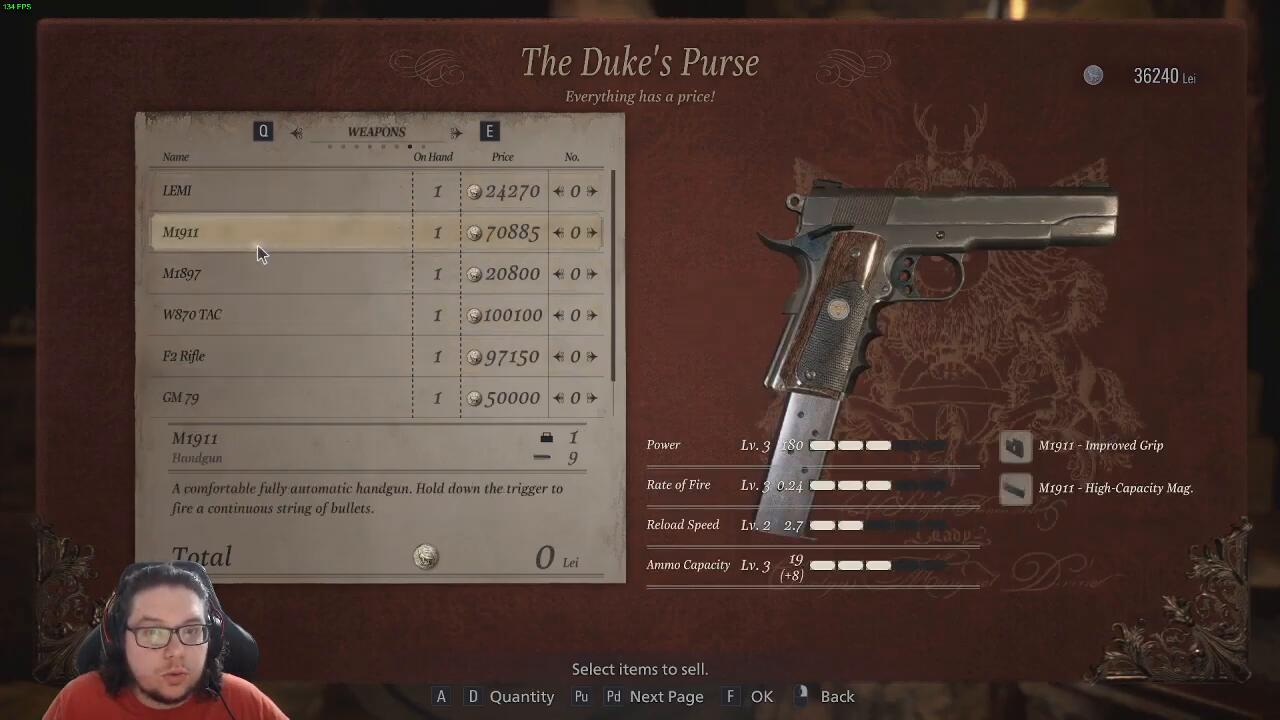Increase LEMI sell quantity
The width and height of the screenshot is (1280, 720).
click(x=592, y=191)
